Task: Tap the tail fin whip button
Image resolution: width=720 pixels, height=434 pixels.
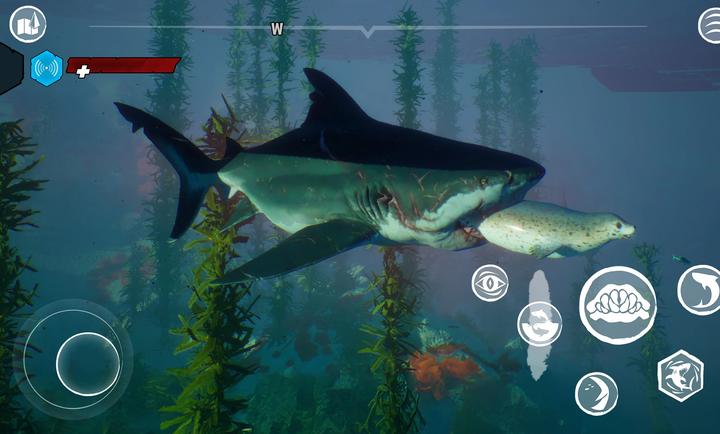Action: click(596, 392)
